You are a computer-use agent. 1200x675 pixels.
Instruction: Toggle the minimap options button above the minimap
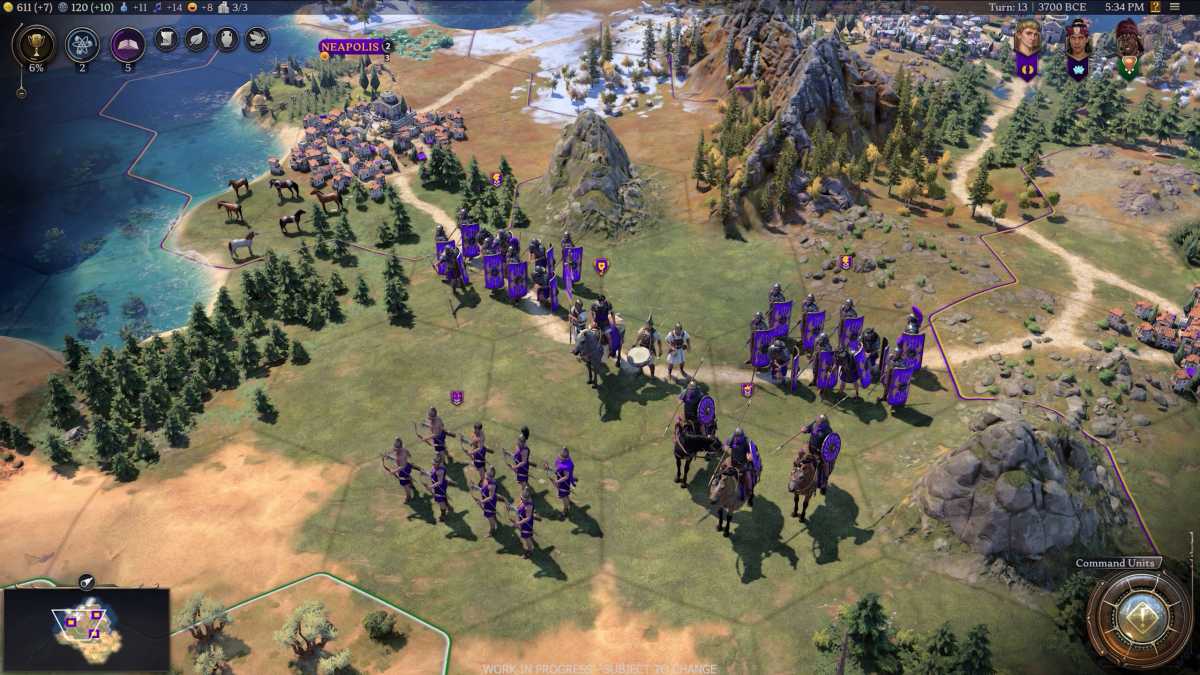86,580
